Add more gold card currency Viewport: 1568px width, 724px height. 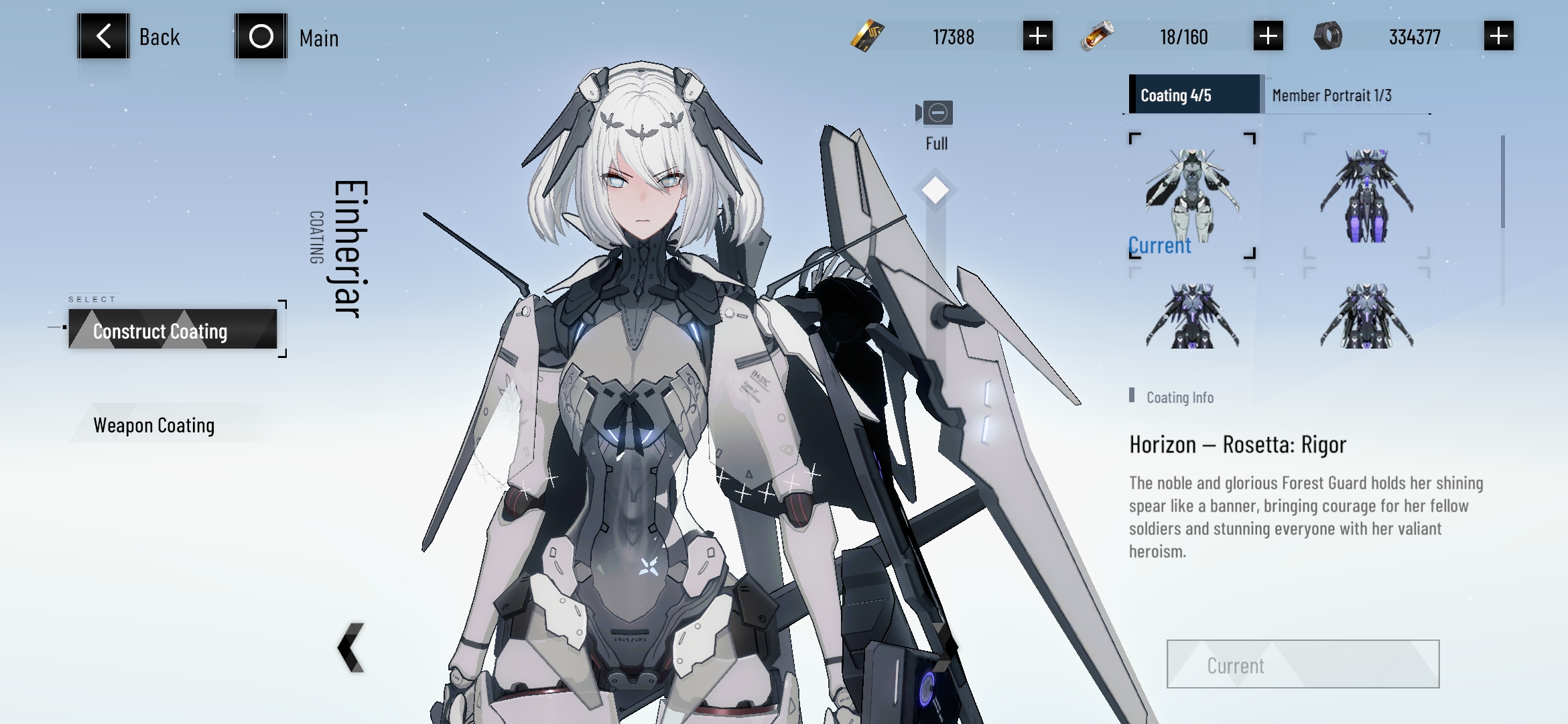click(x=1037, y=36)
